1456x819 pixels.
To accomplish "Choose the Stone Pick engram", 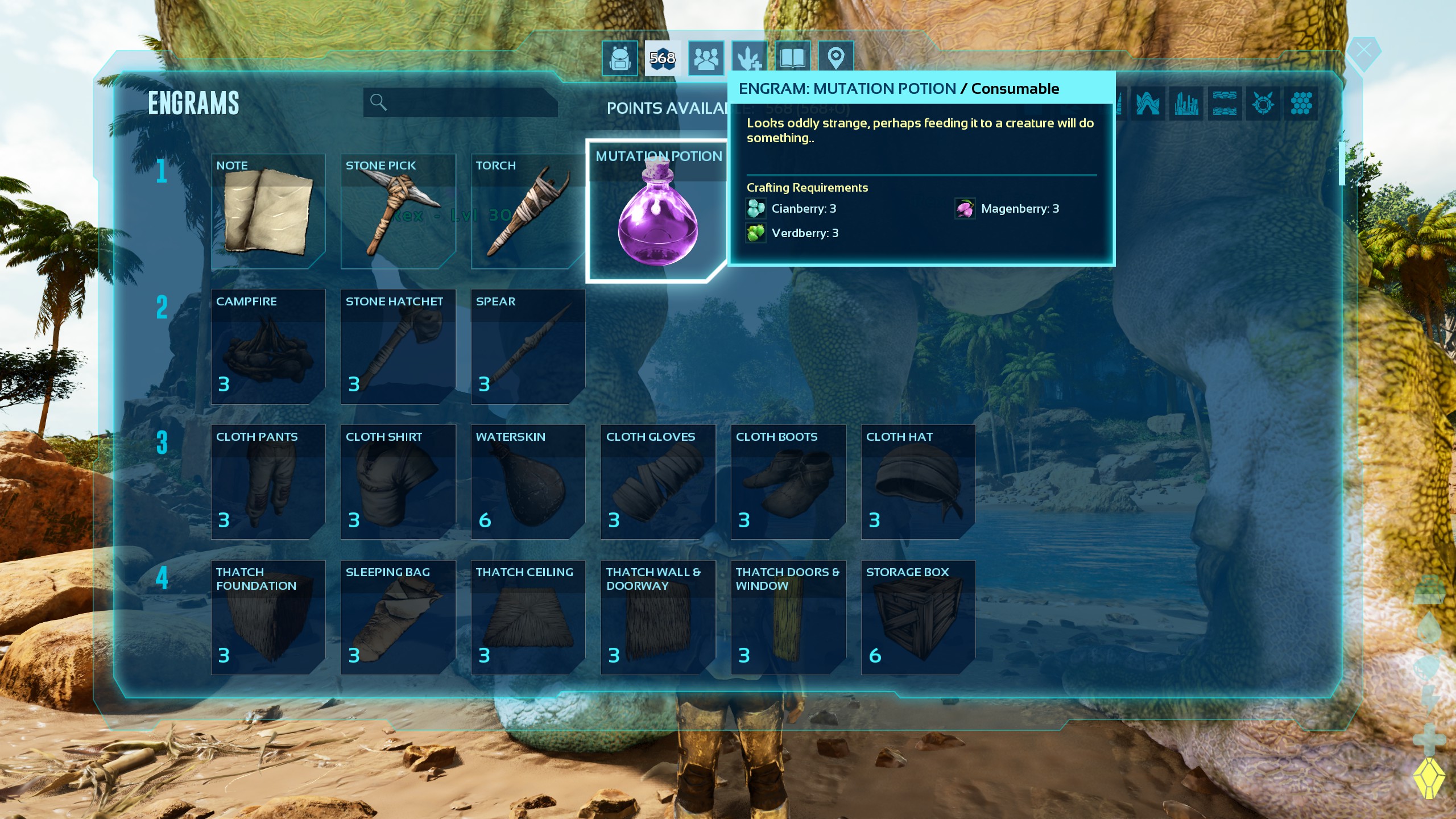I will 398,212.
